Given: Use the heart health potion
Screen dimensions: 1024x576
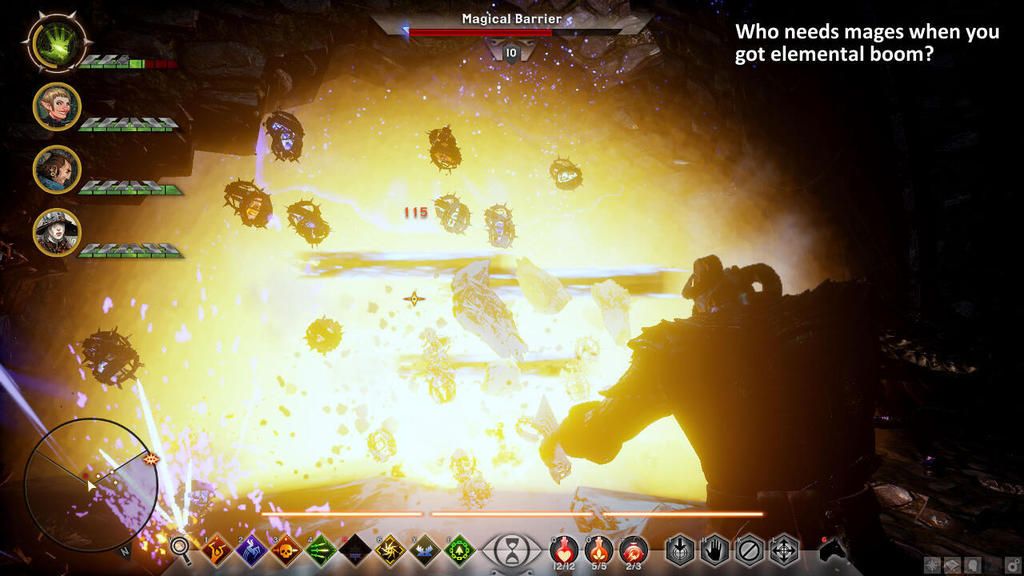Looking at the screenshot, I should coord(563,548).
